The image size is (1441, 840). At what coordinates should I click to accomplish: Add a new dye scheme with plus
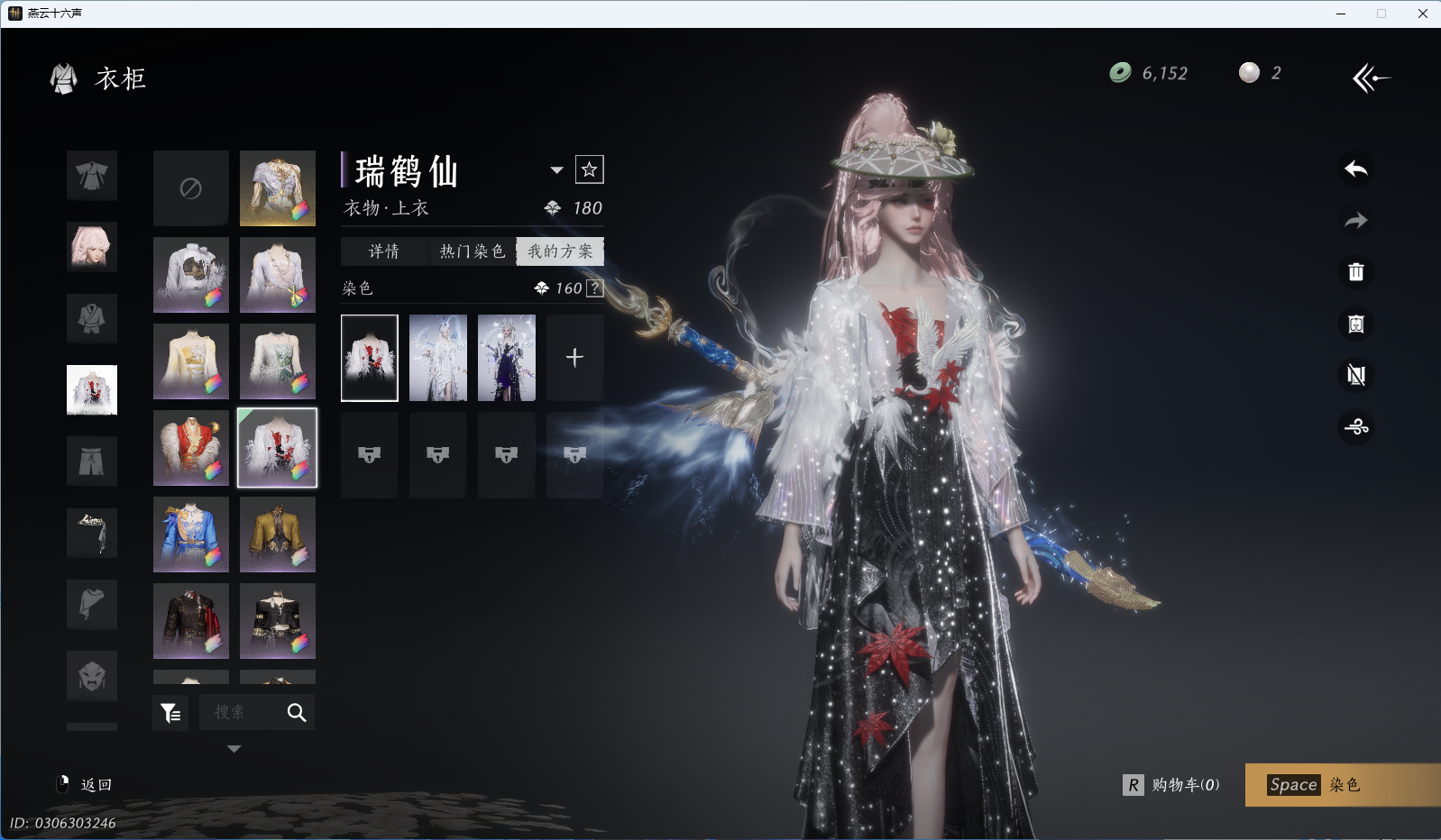coord(574,358)
